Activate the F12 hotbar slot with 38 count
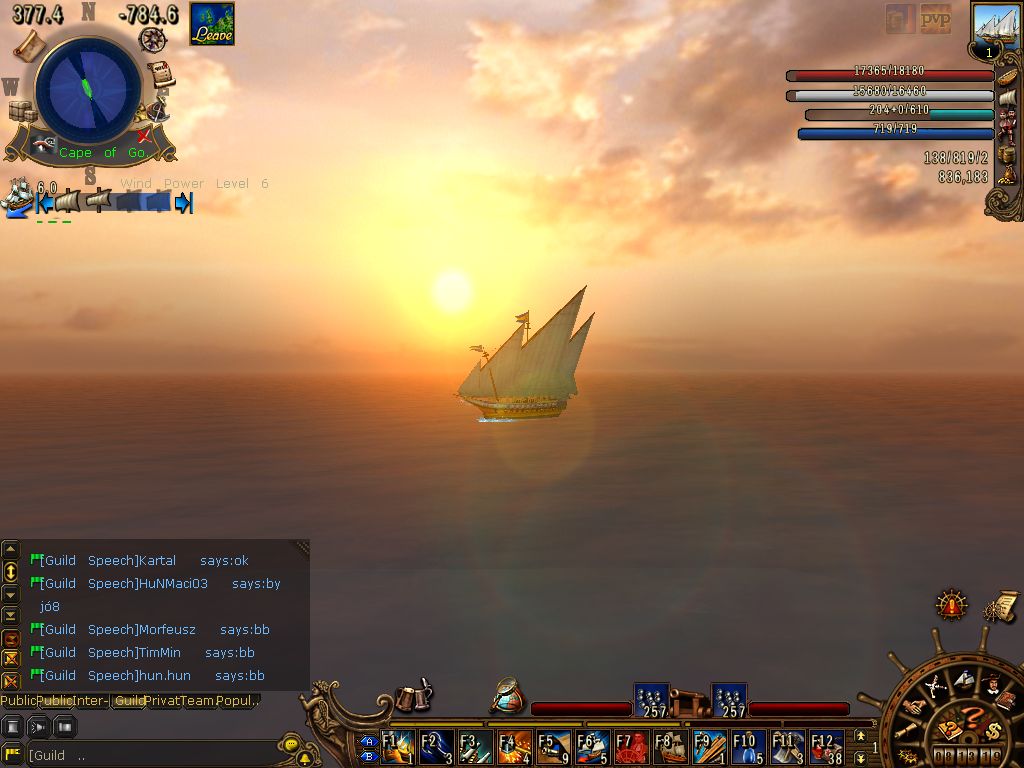Viewport: 1024px width, 768px height. pos(827,747)
